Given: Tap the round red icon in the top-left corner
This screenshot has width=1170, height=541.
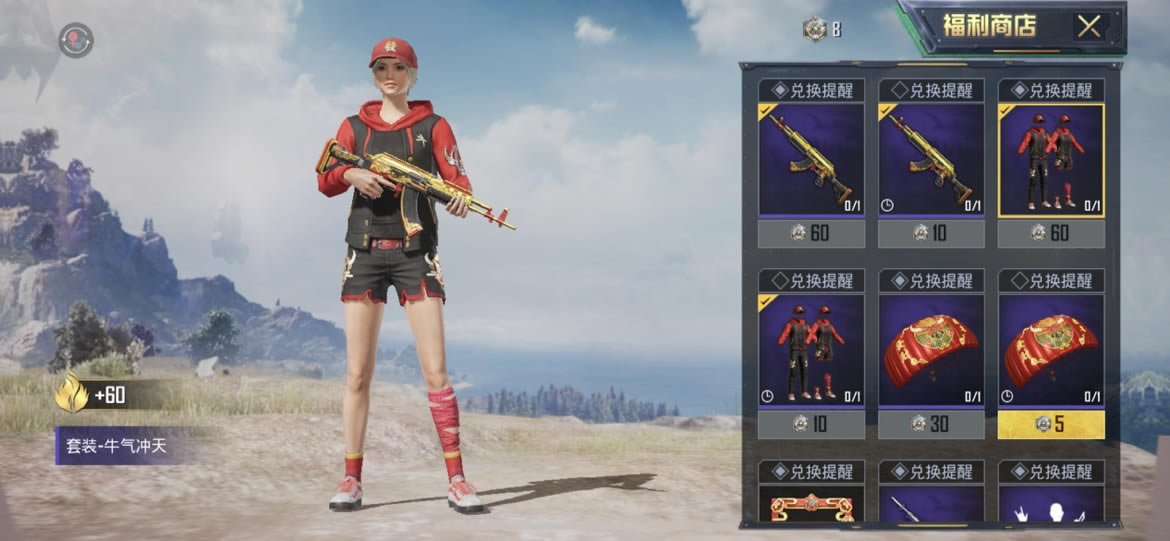Looking at the screenshot, I should [75, 40].
